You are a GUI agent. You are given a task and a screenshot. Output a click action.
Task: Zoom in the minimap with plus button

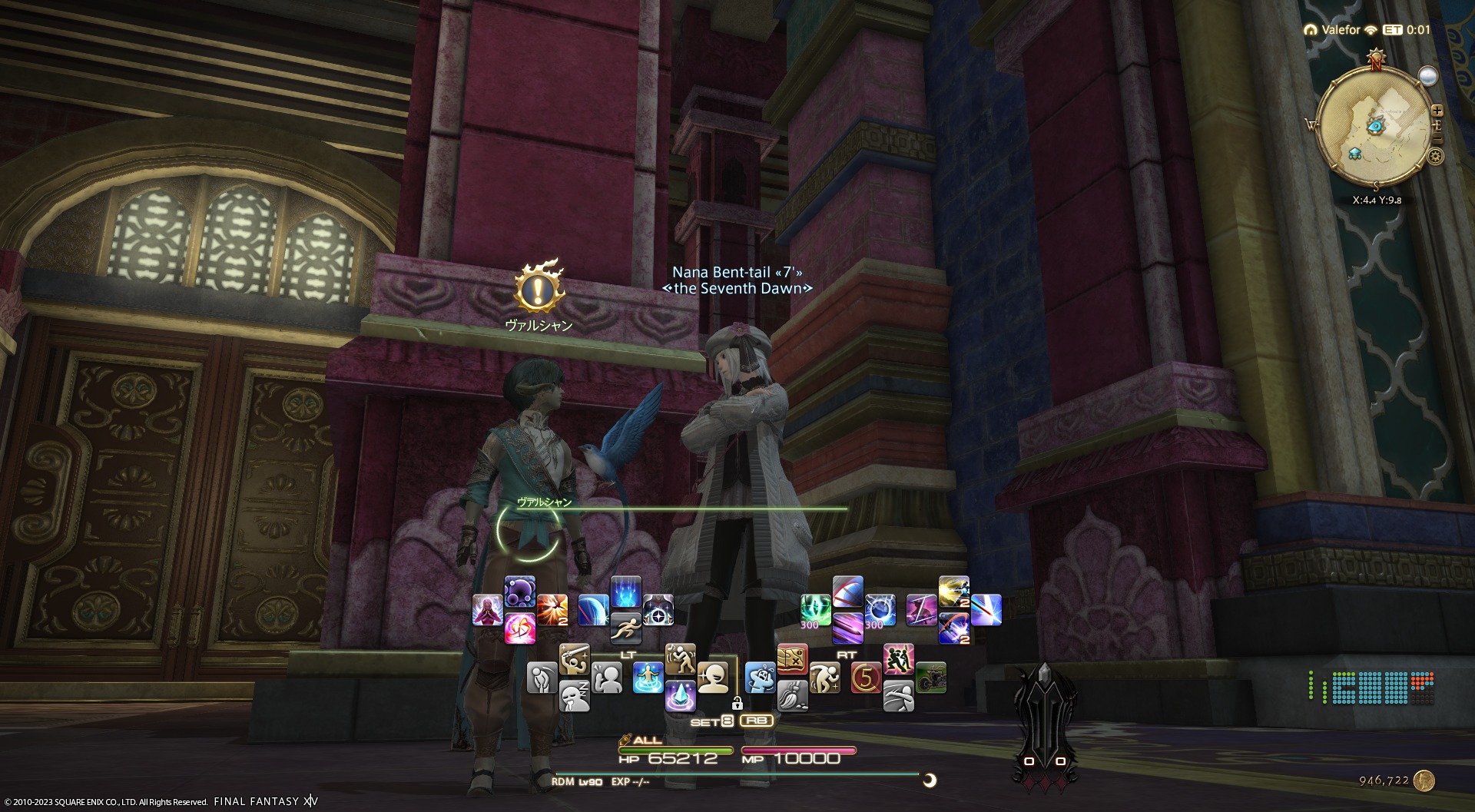1437,111
